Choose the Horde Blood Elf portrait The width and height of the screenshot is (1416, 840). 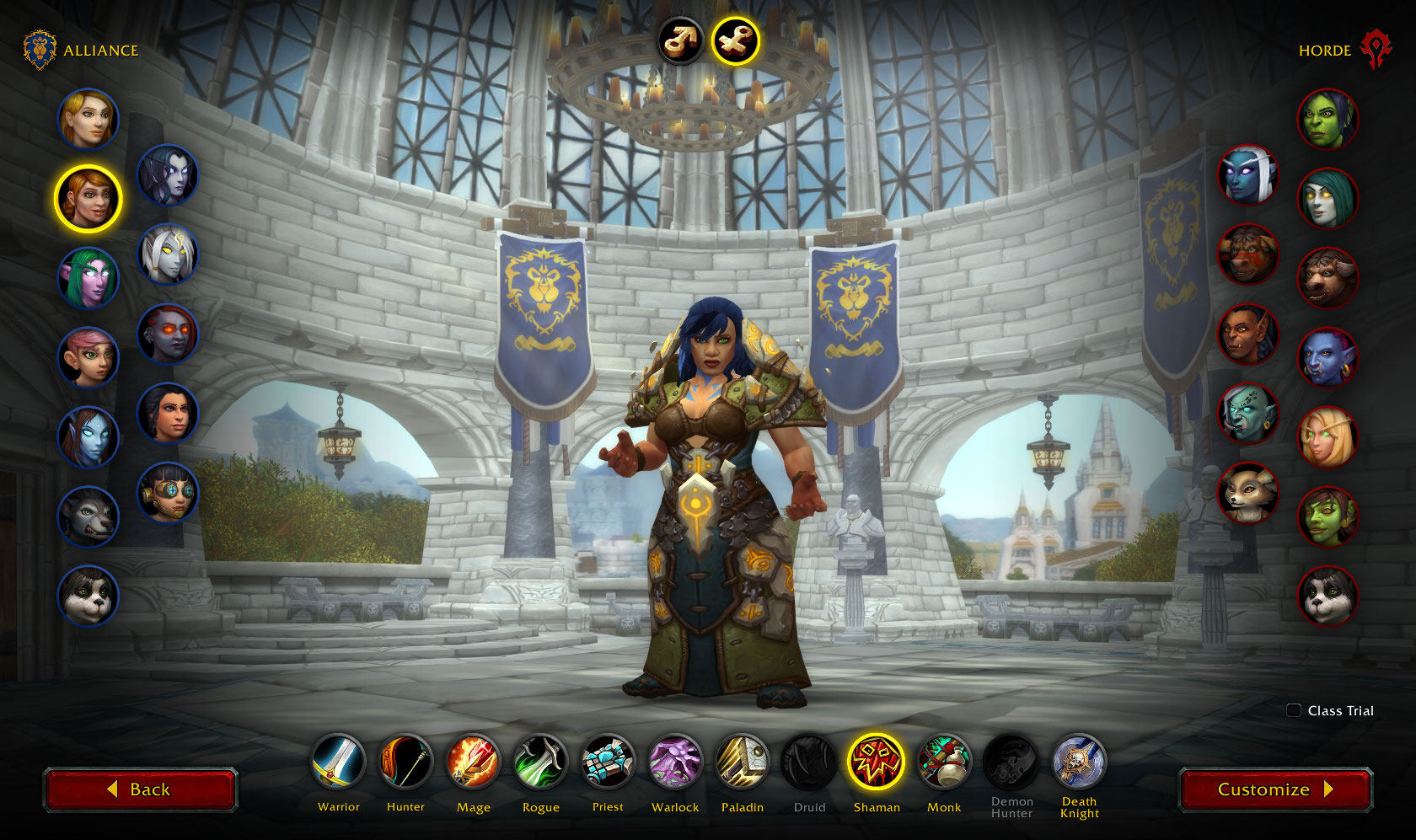tap(1327, 437)
